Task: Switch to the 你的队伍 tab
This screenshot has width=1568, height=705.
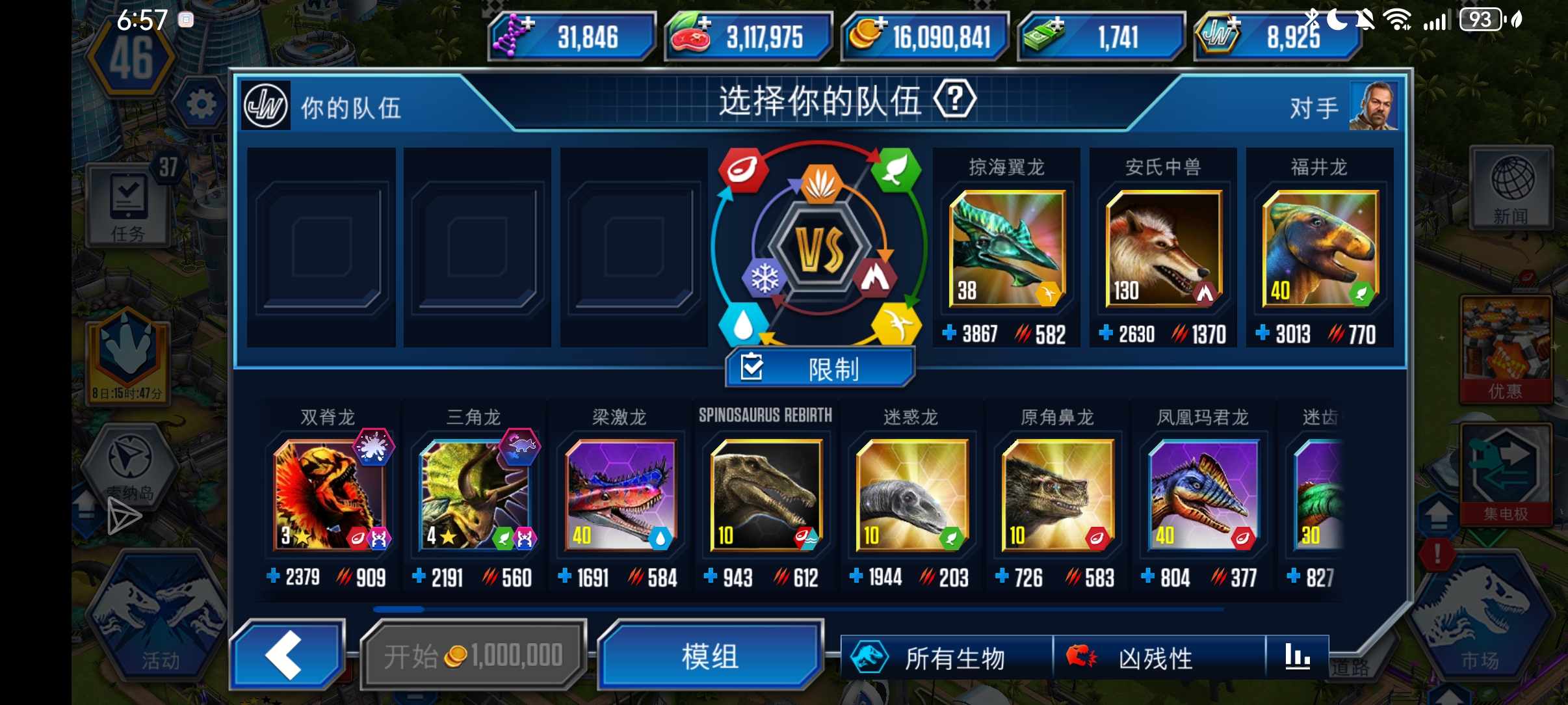Action: pyautogui.click(x=351, y=107)
